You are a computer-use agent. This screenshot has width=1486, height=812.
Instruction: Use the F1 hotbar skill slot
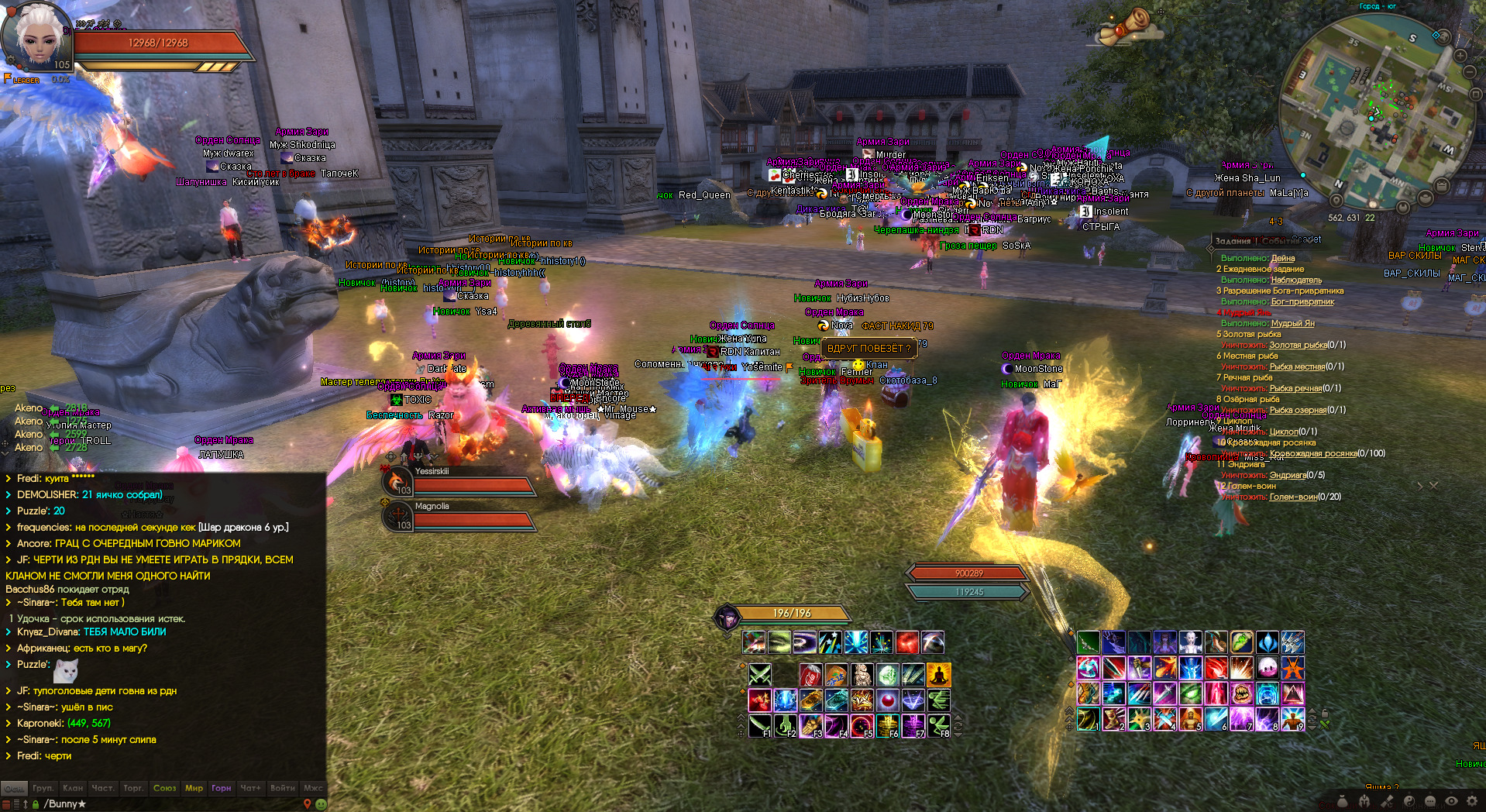tap(759, 726)
